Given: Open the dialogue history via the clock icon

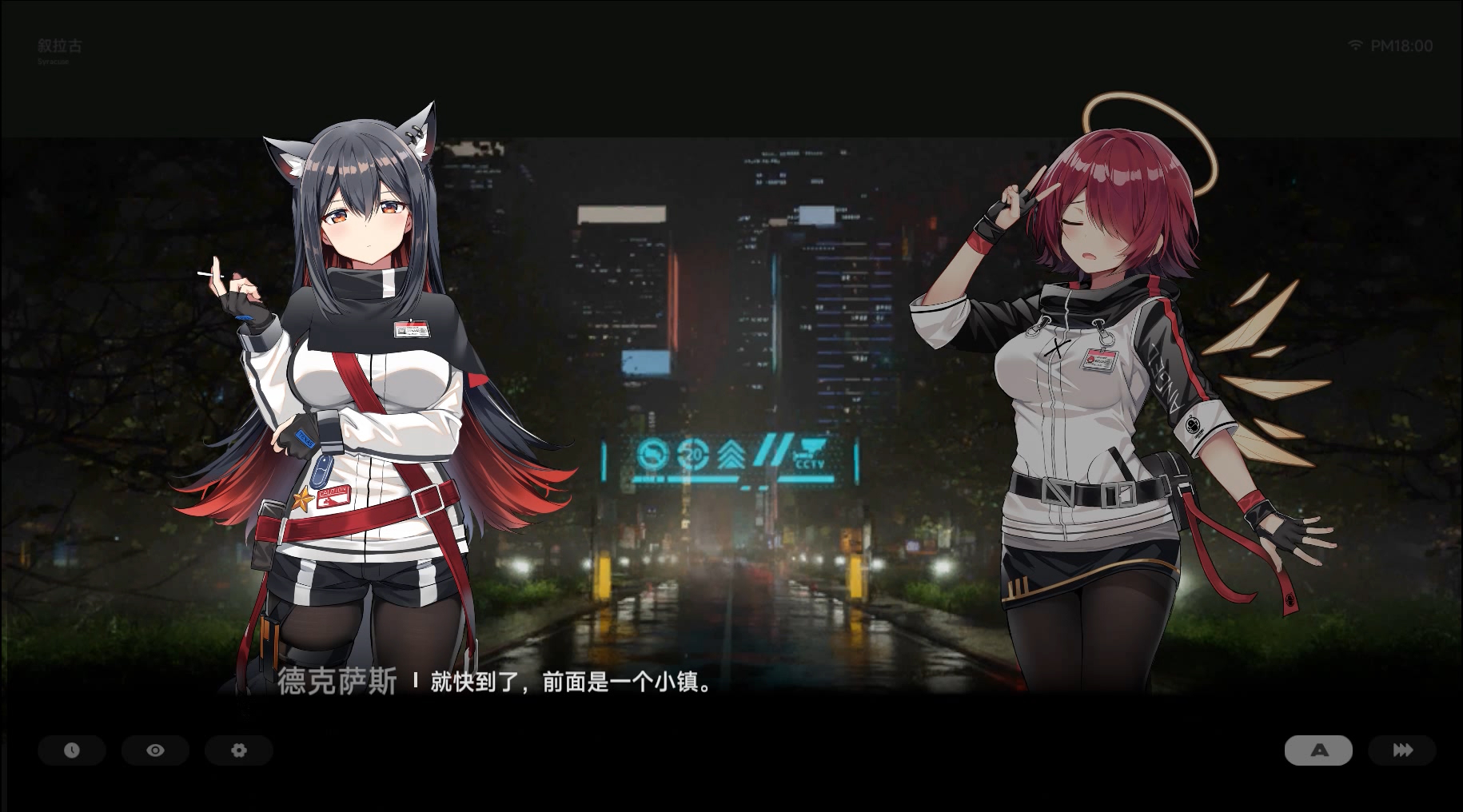Looking at the screenshot, I should tap(72, 750).
